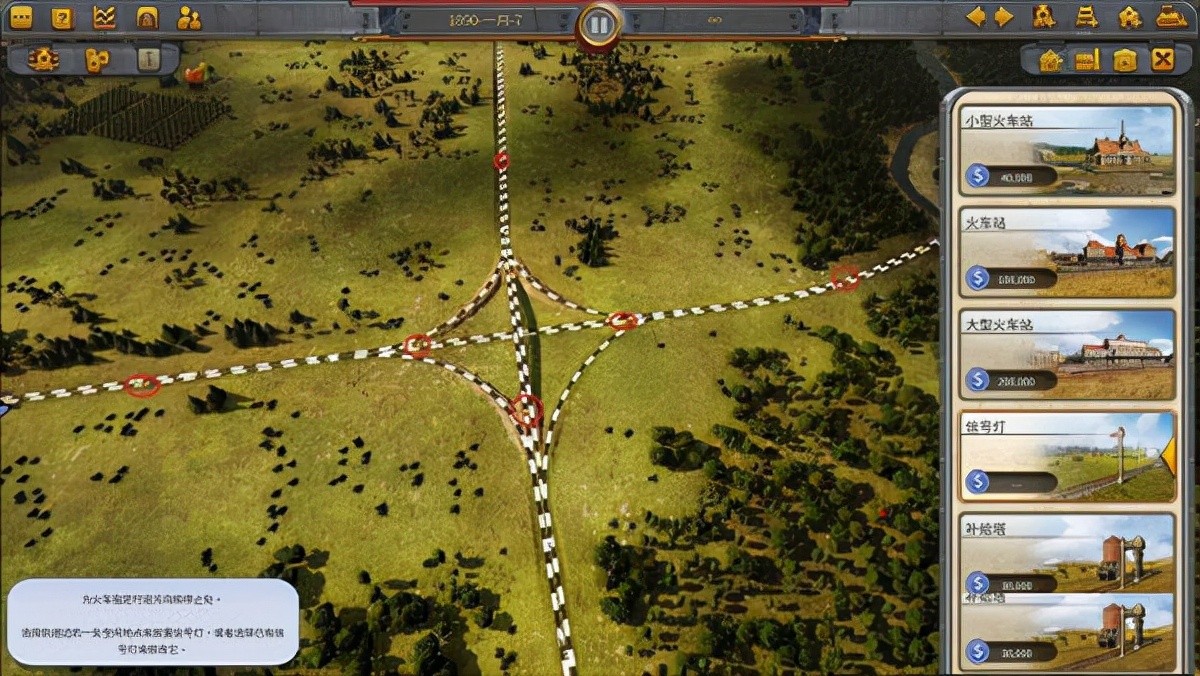Open the question mark help icon
The height and width of the screenshot is (676, 1200).
pos(62,17)
